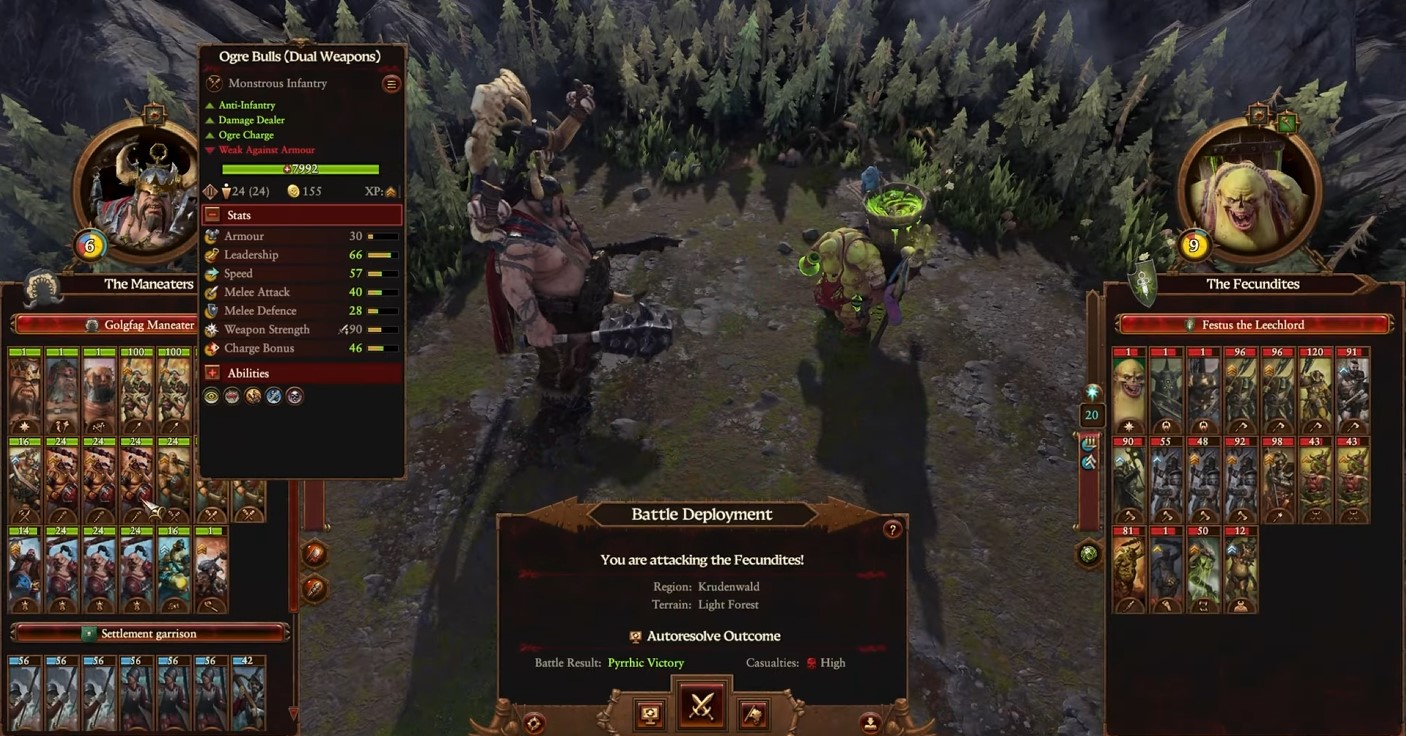Click the retreat map icon
The height and width of the screenshot is (736, 1406).
[x=753, y=713]
